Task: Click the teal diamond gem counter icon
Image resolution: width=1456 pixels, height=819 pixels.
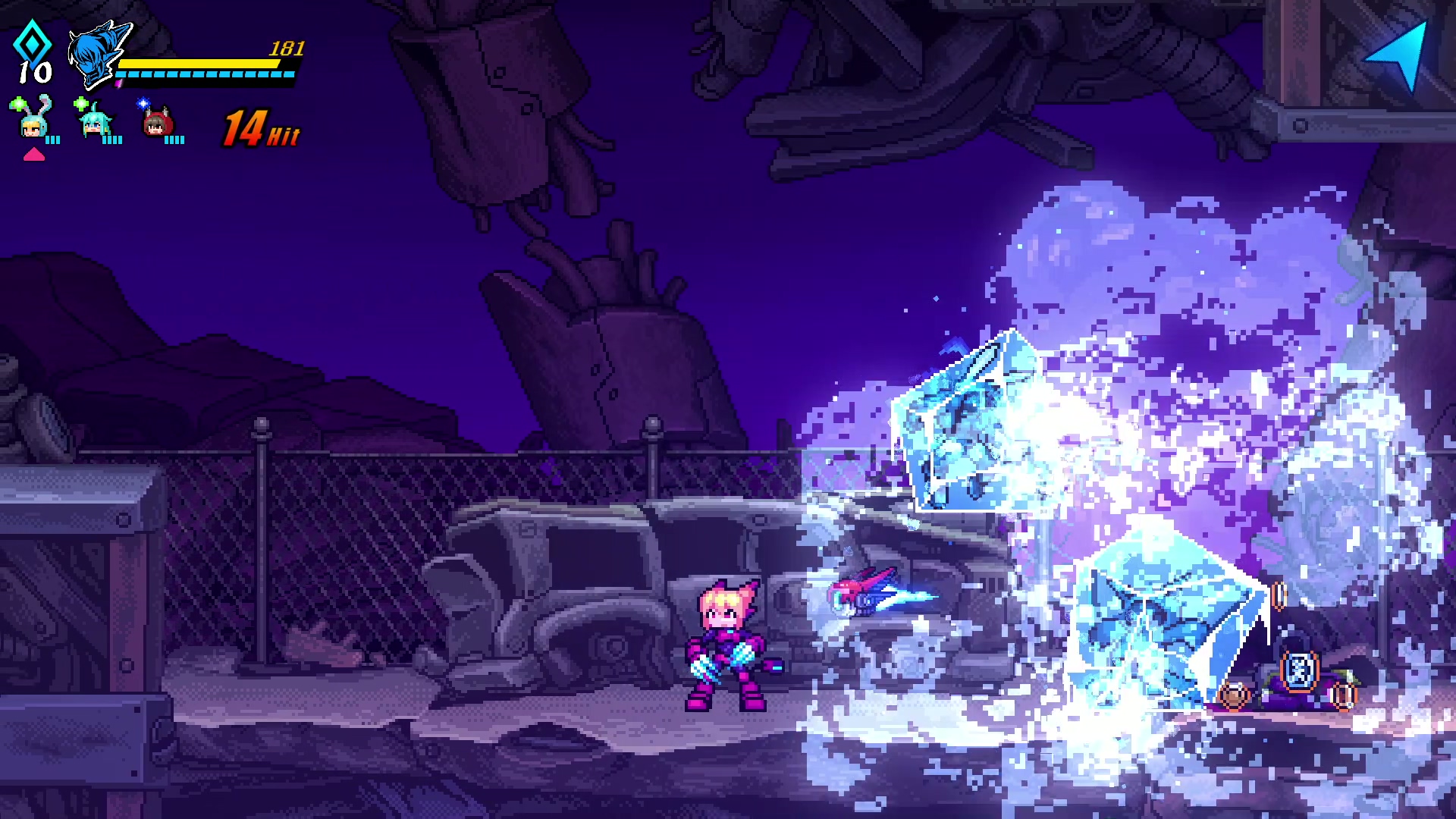Action: pyautogui.click(x=32, y=45)
